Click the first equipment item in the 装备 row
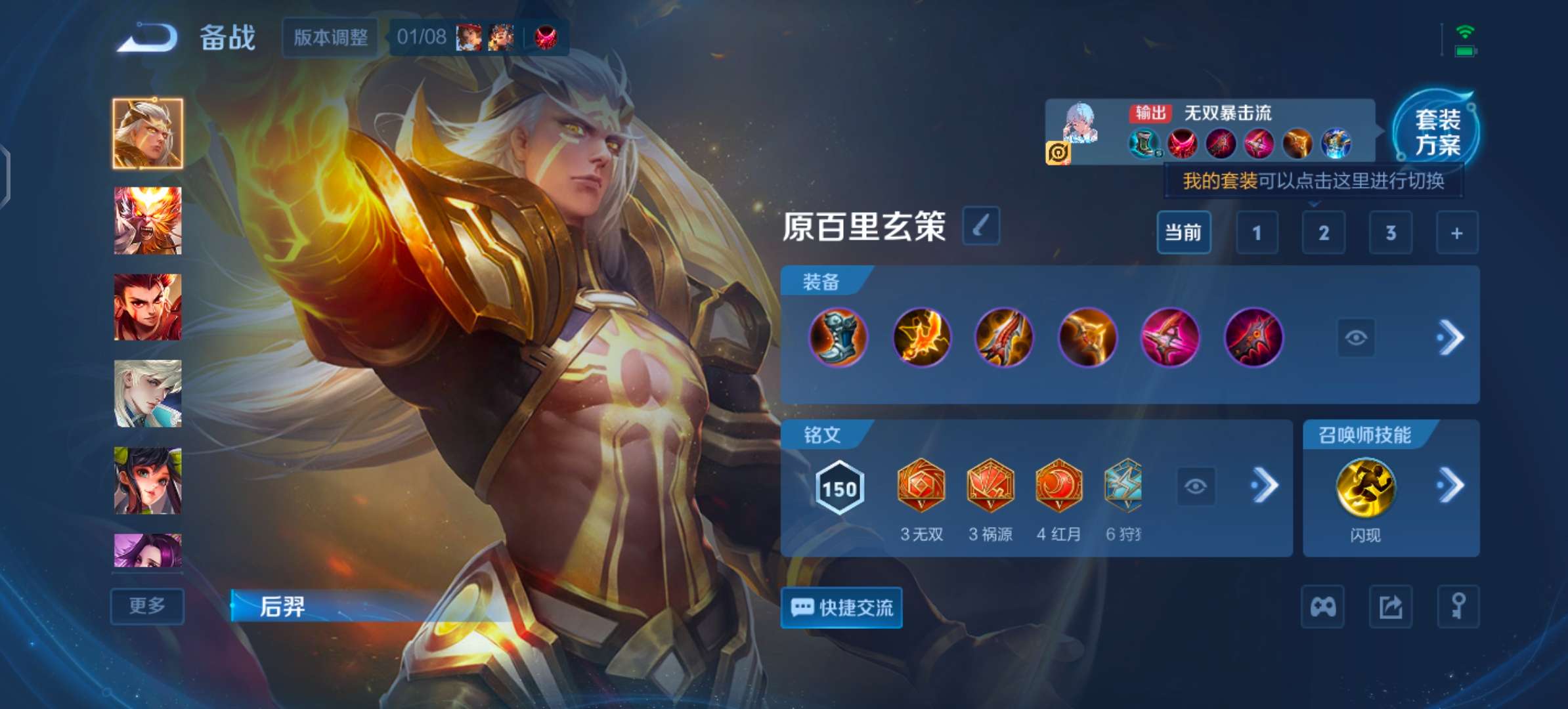This screenshot has width=1568, height=709. 838,338
